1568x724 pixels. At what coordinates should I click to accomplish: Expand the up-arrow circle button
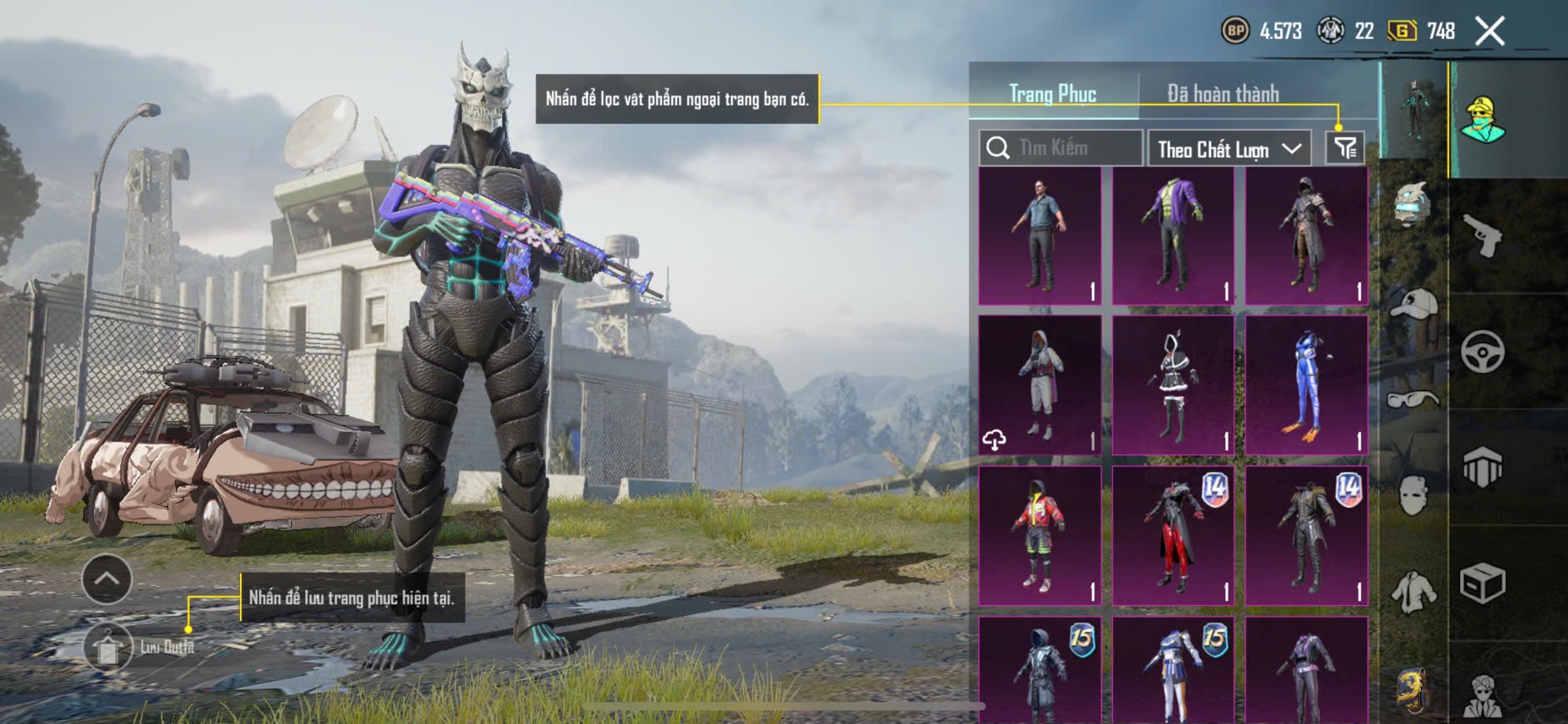(106, 578)
